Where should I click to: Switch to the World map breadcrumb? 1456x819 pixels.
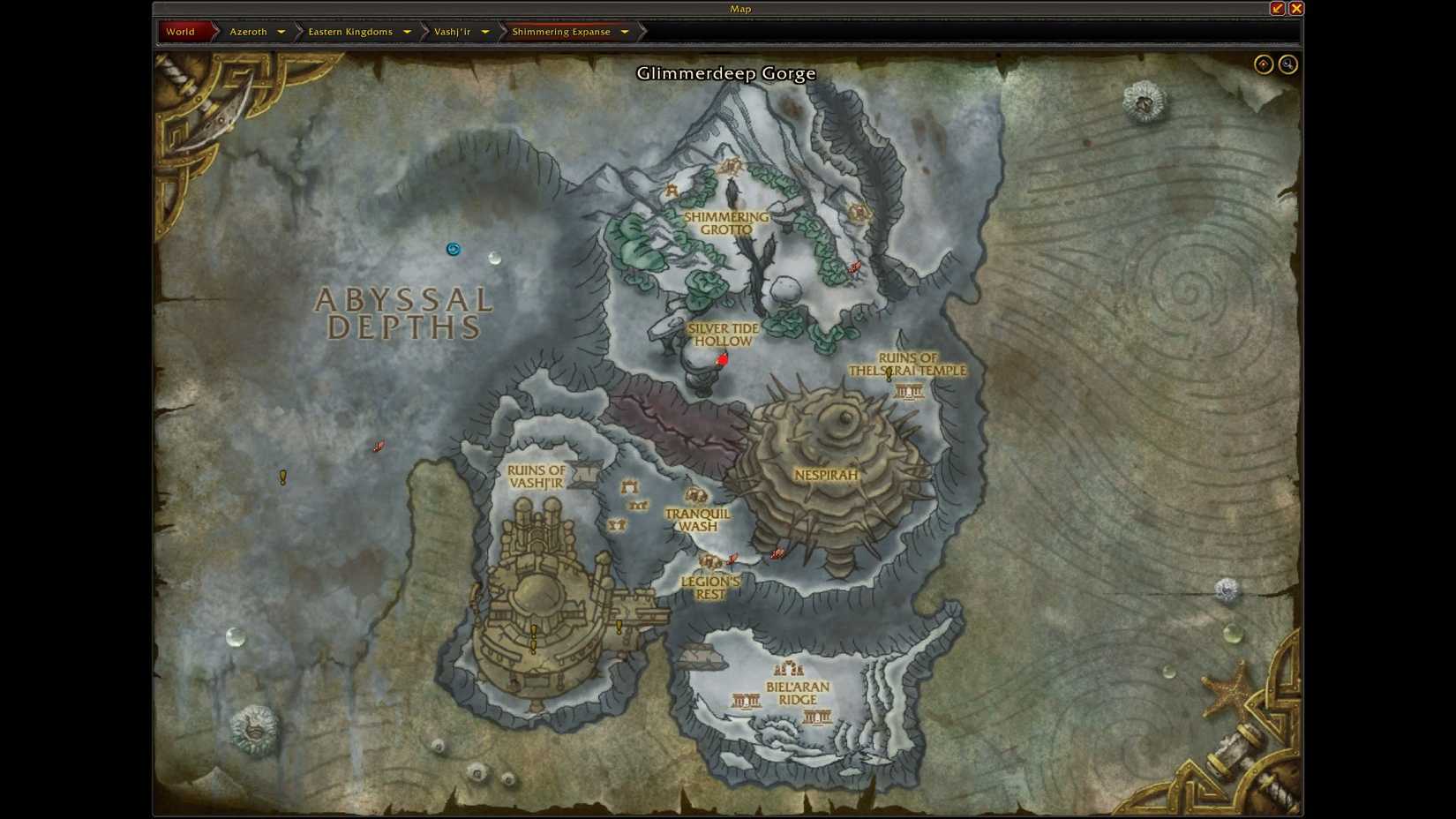(179, 31)
